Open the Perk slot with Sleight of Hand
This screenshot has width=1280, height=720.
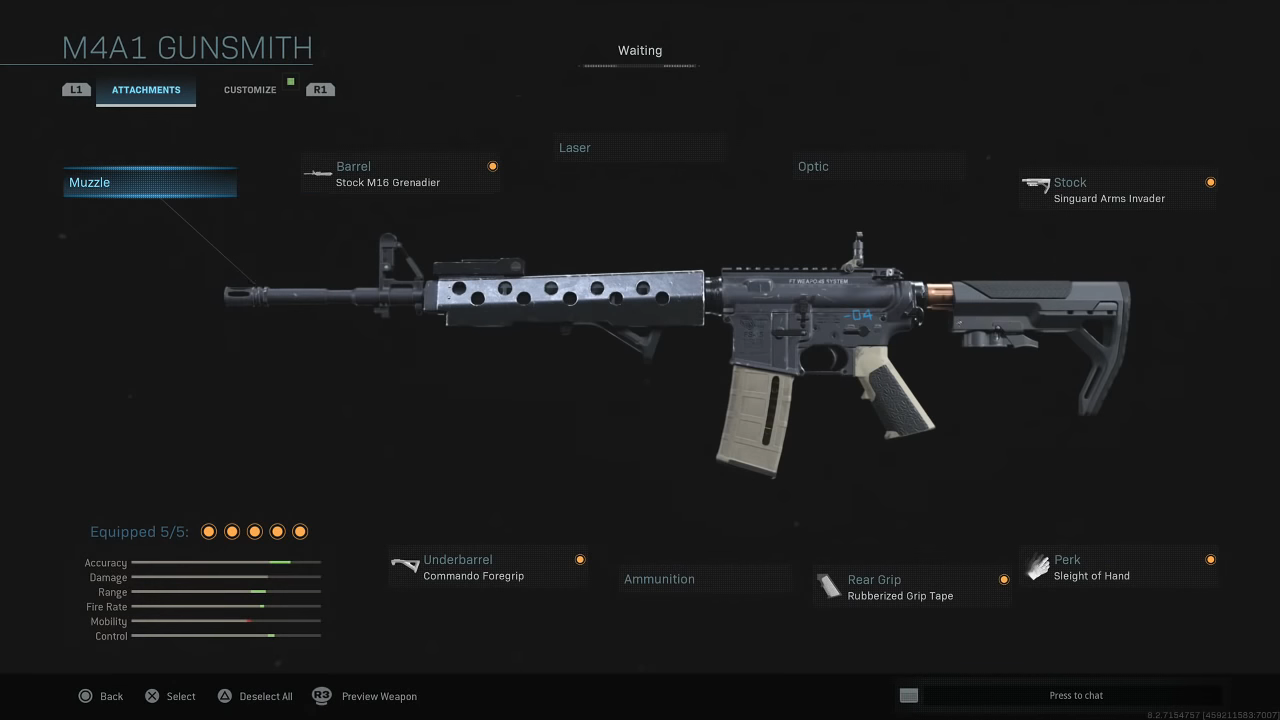1118,567
